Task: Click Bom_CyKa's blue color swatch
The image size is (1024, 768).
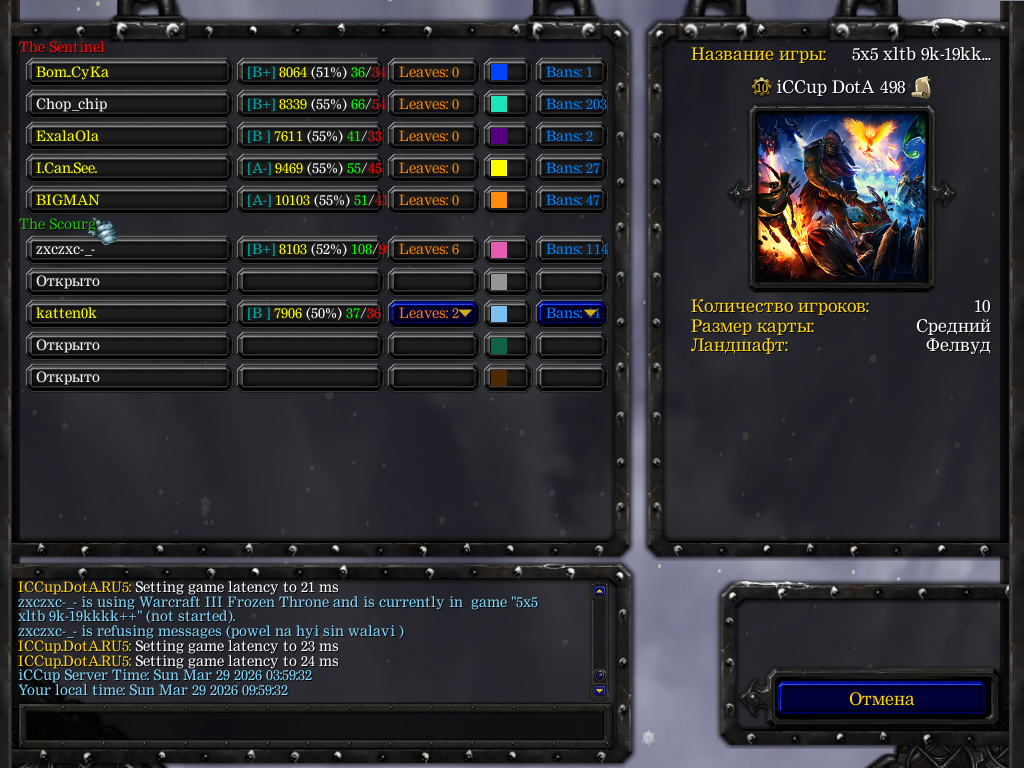Action: 499,72
